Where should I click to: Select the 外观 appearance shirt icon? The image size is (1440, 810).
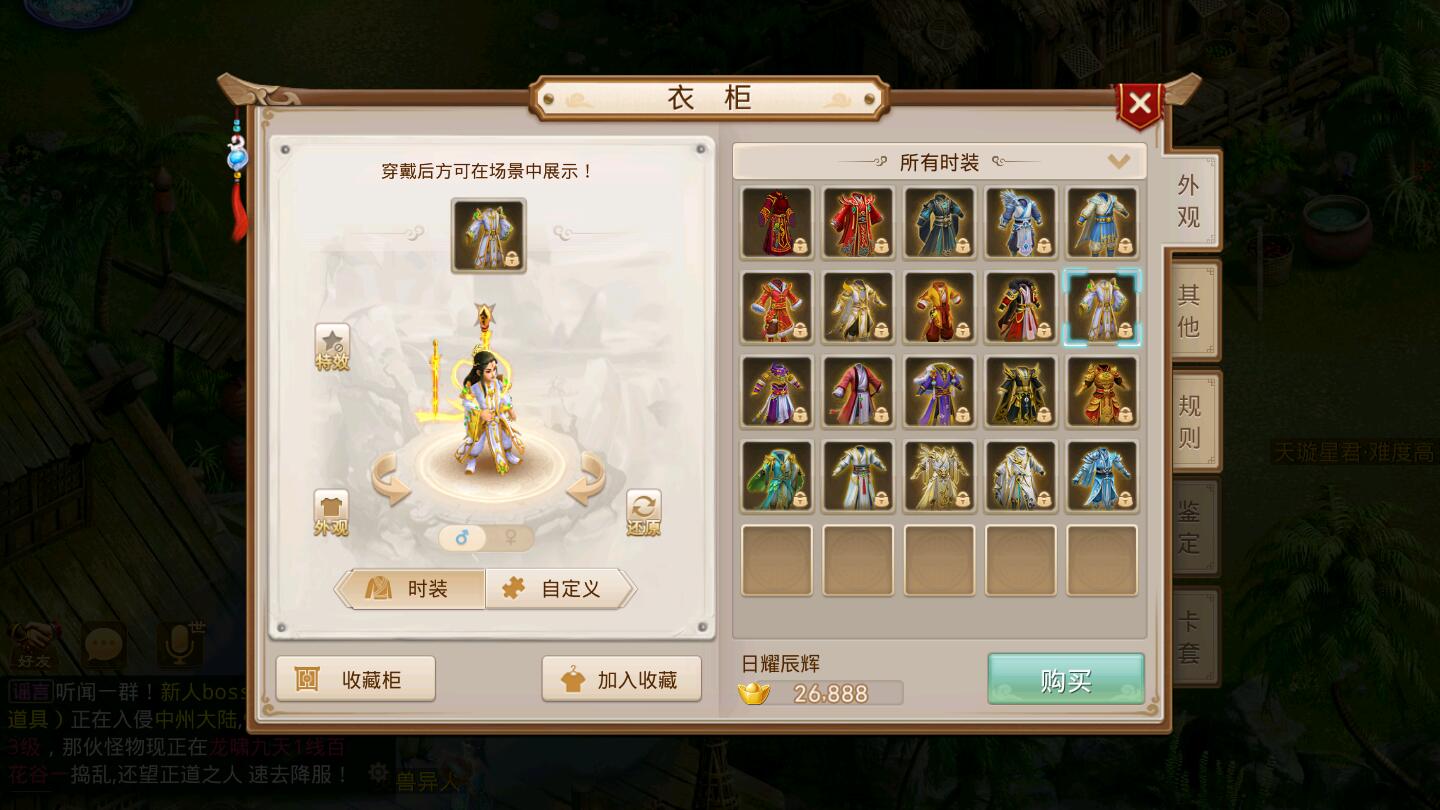[x=330, y=510]
